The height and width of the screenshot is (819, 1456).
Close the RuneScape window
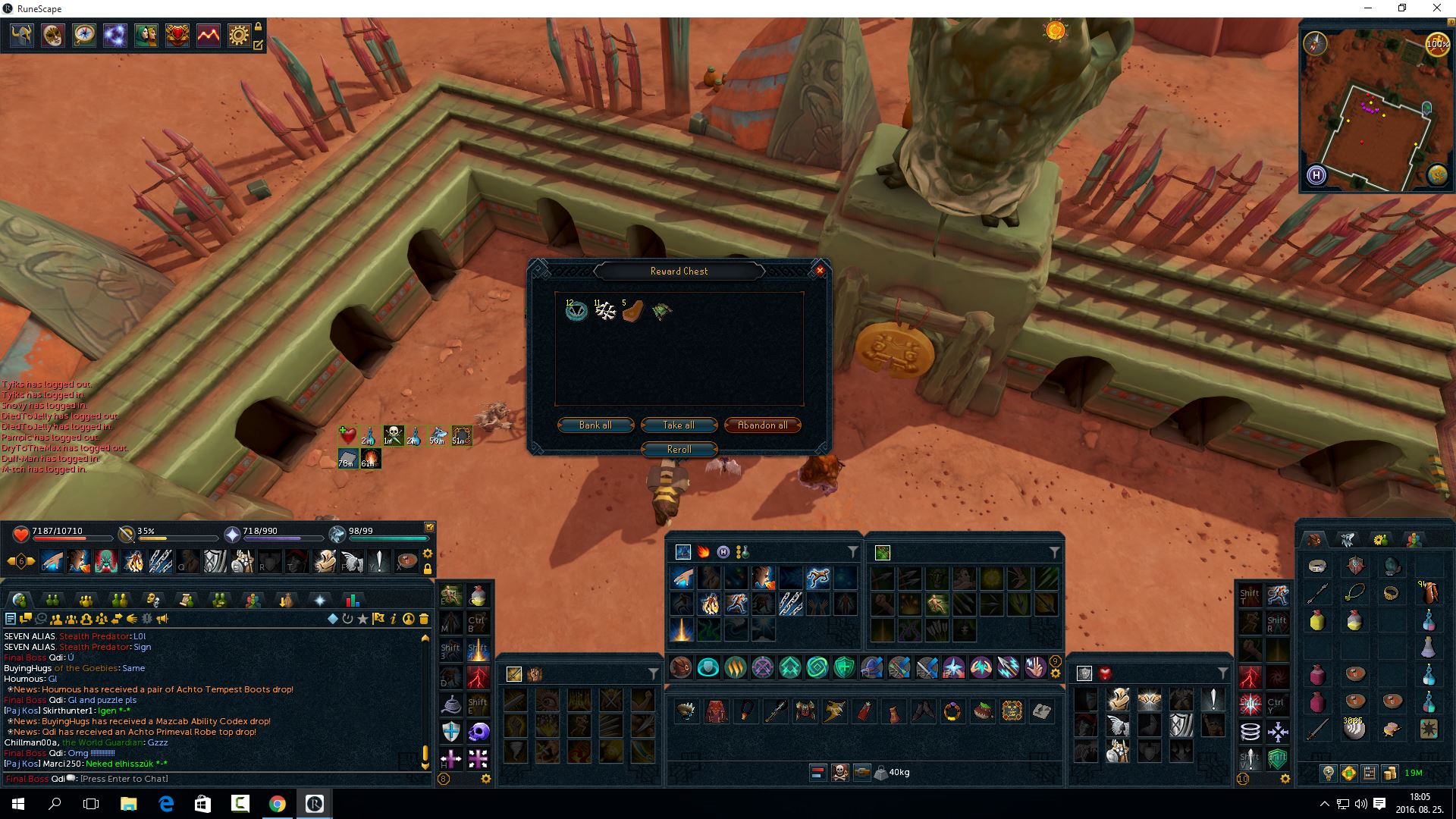tap(1436, 8)
